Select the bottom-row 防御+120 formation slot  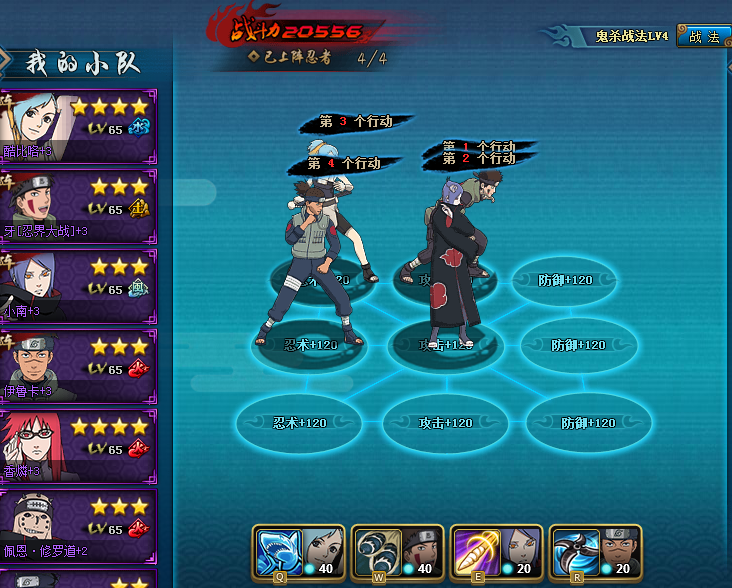[x=588, y=423]
